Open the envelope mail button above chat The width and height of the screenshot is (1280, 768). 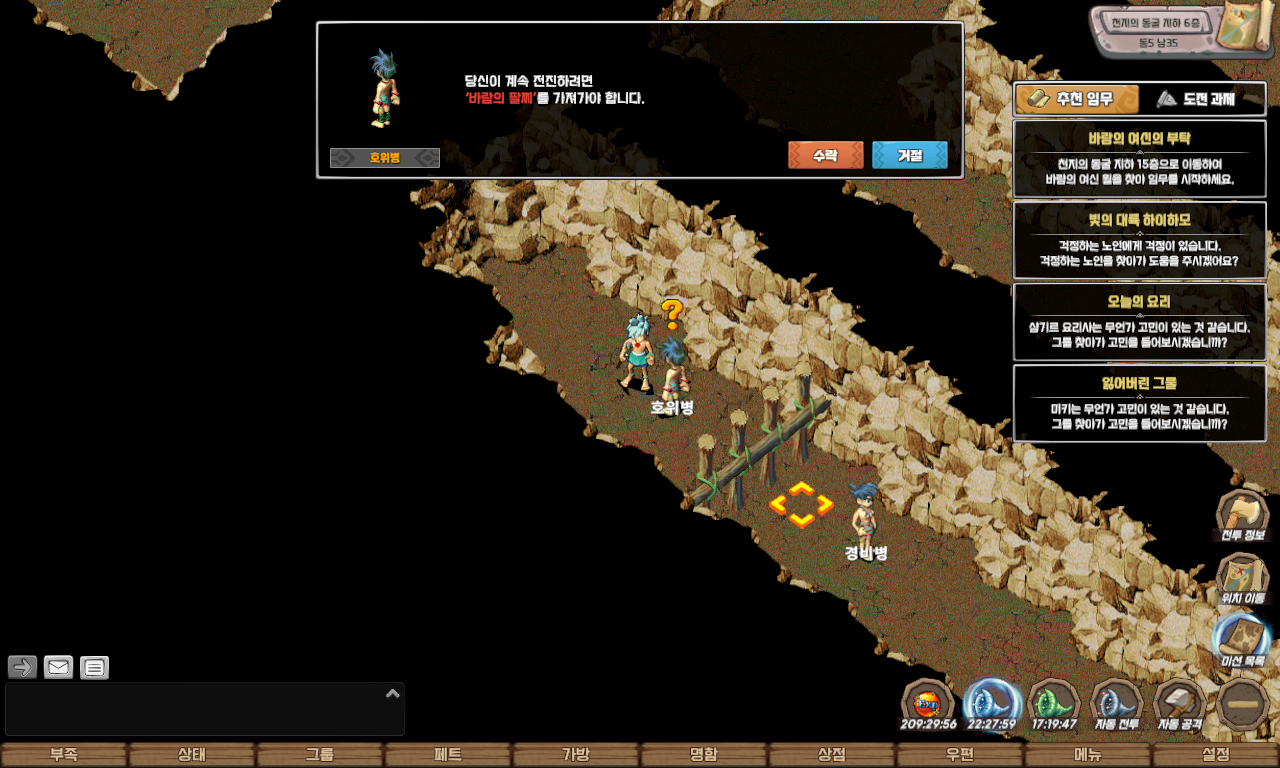pyautogui.click(x=59, y=667)
